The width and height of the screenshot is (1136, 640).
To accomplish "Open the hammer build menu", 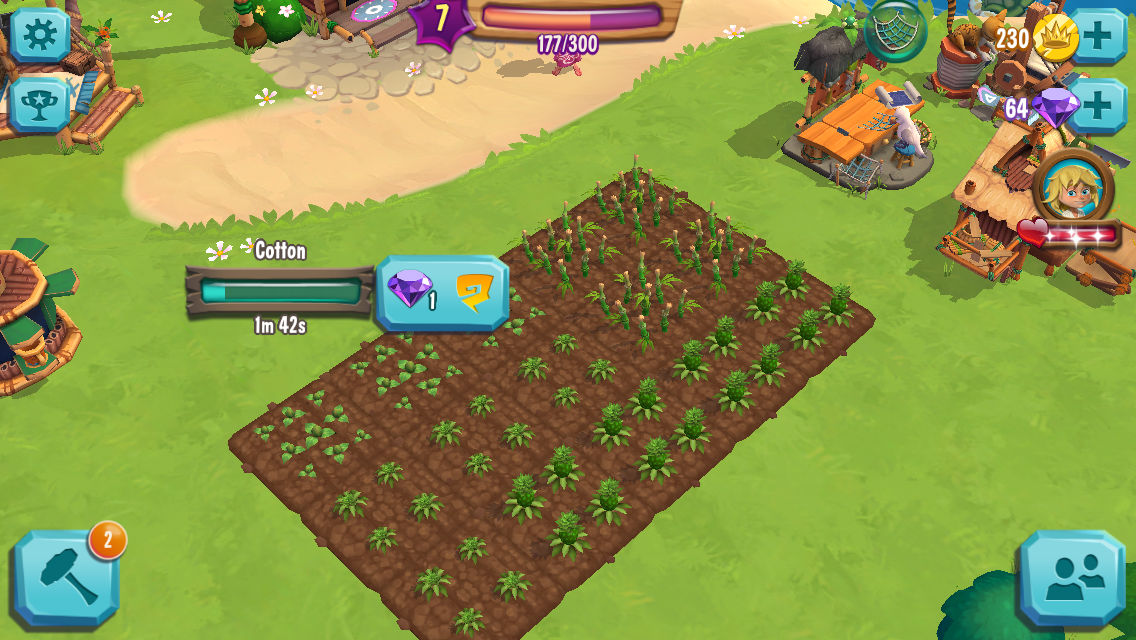I will [x=66, y=579].
